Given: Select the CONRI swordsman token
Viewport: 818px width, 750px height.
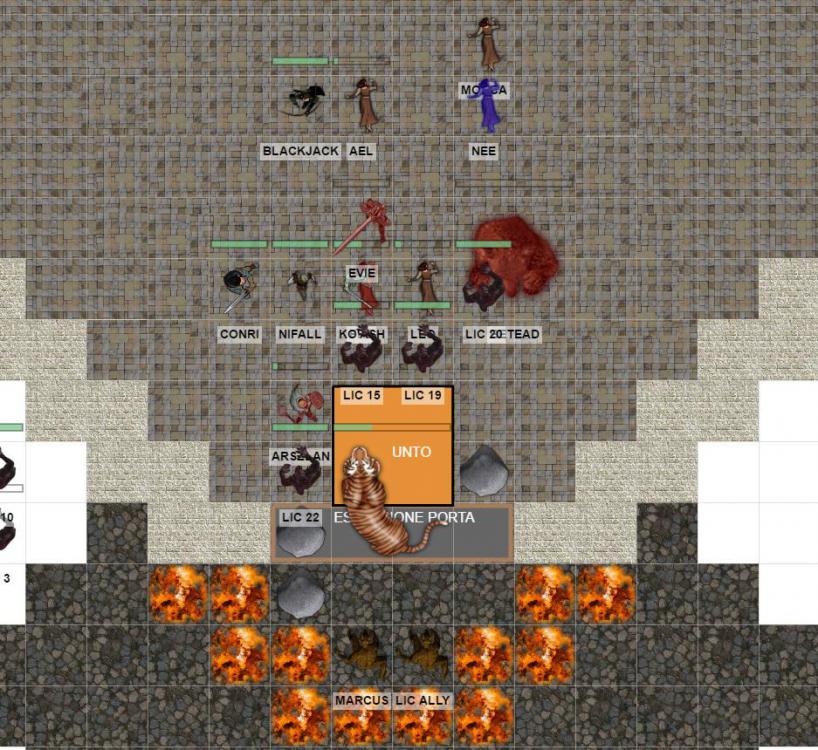Looking at the screenshot, I should [x=240, y=288].
